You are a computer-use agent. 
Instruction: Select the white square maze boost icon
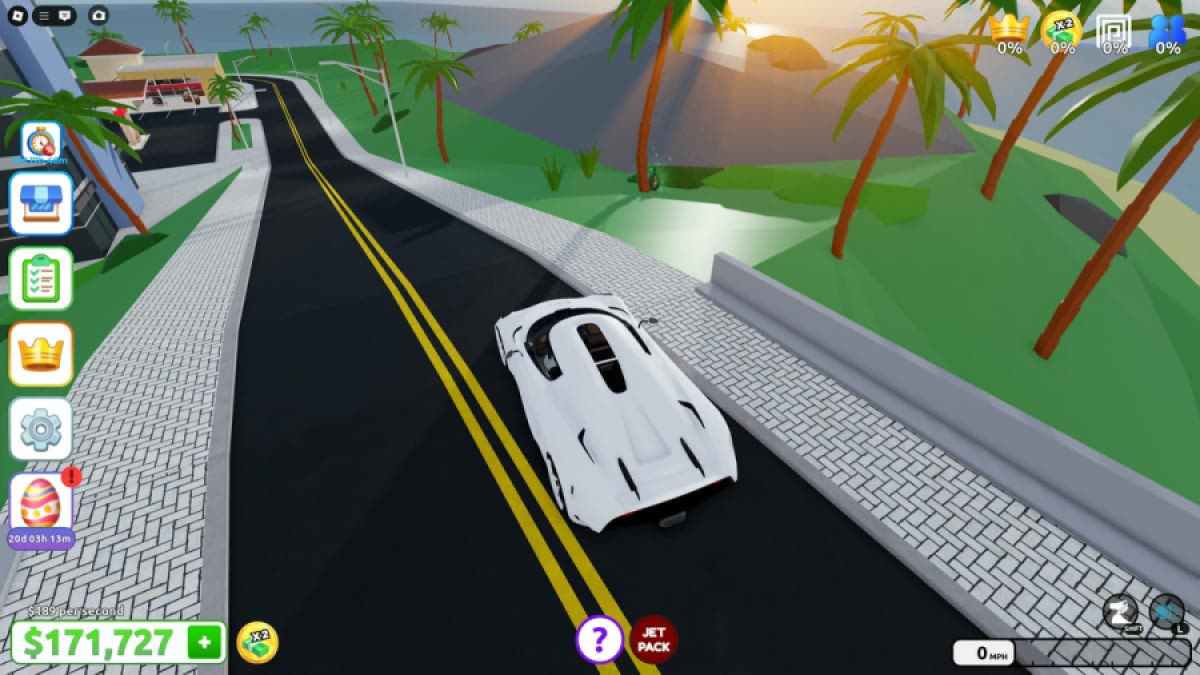(1113, 31)
